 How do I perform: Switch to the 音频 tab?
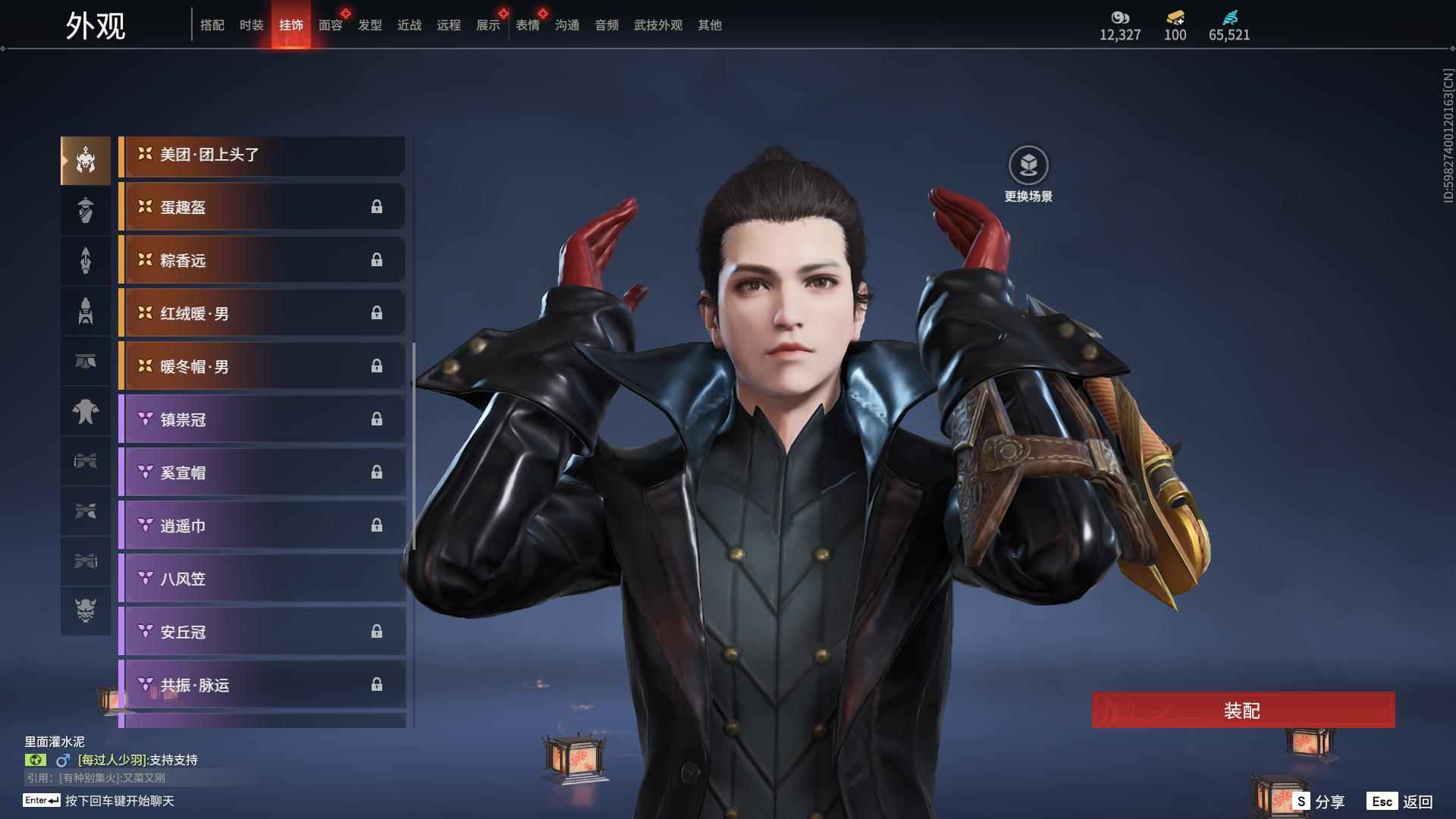coord(606,25)
